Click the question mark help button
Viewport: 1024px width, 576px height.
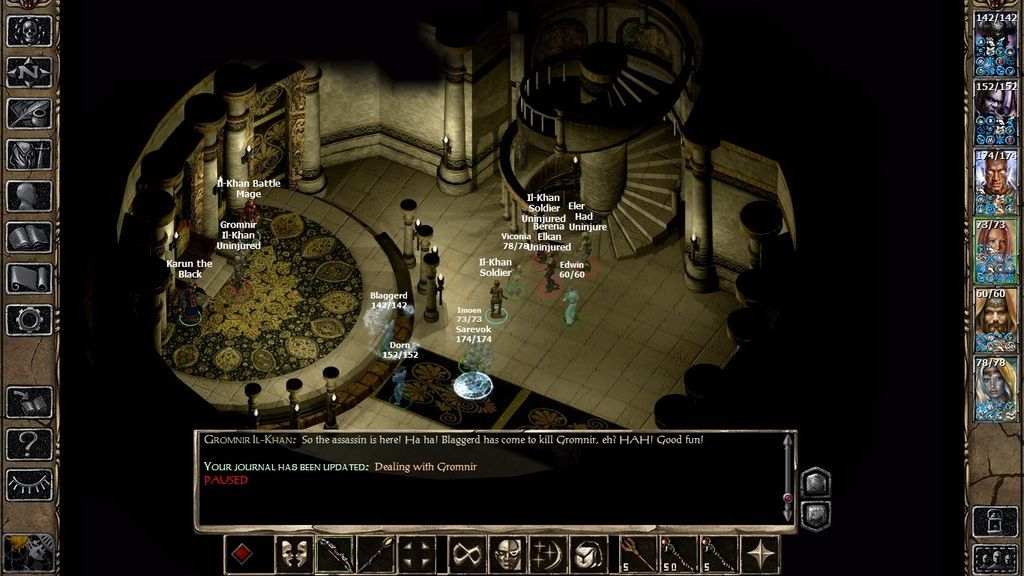tap(28, 442)
